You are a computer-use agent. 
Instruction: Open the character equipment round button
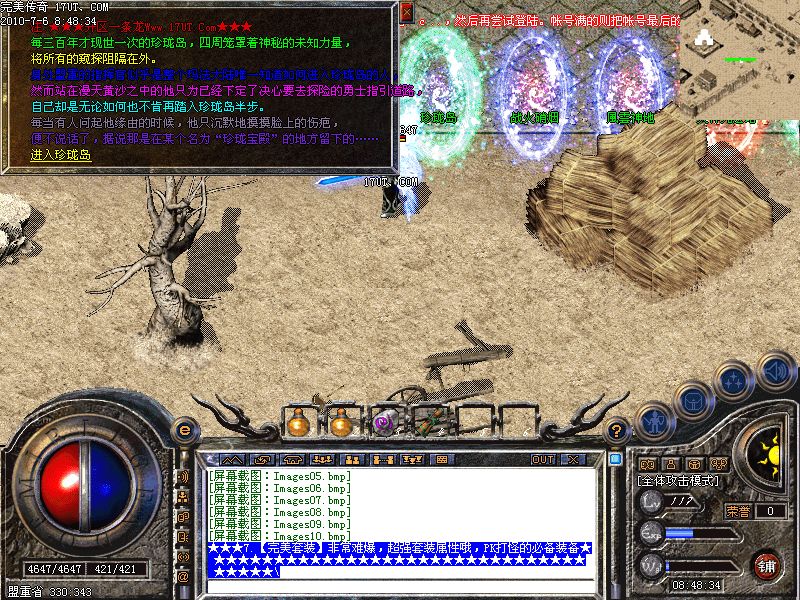coord(654,421)
